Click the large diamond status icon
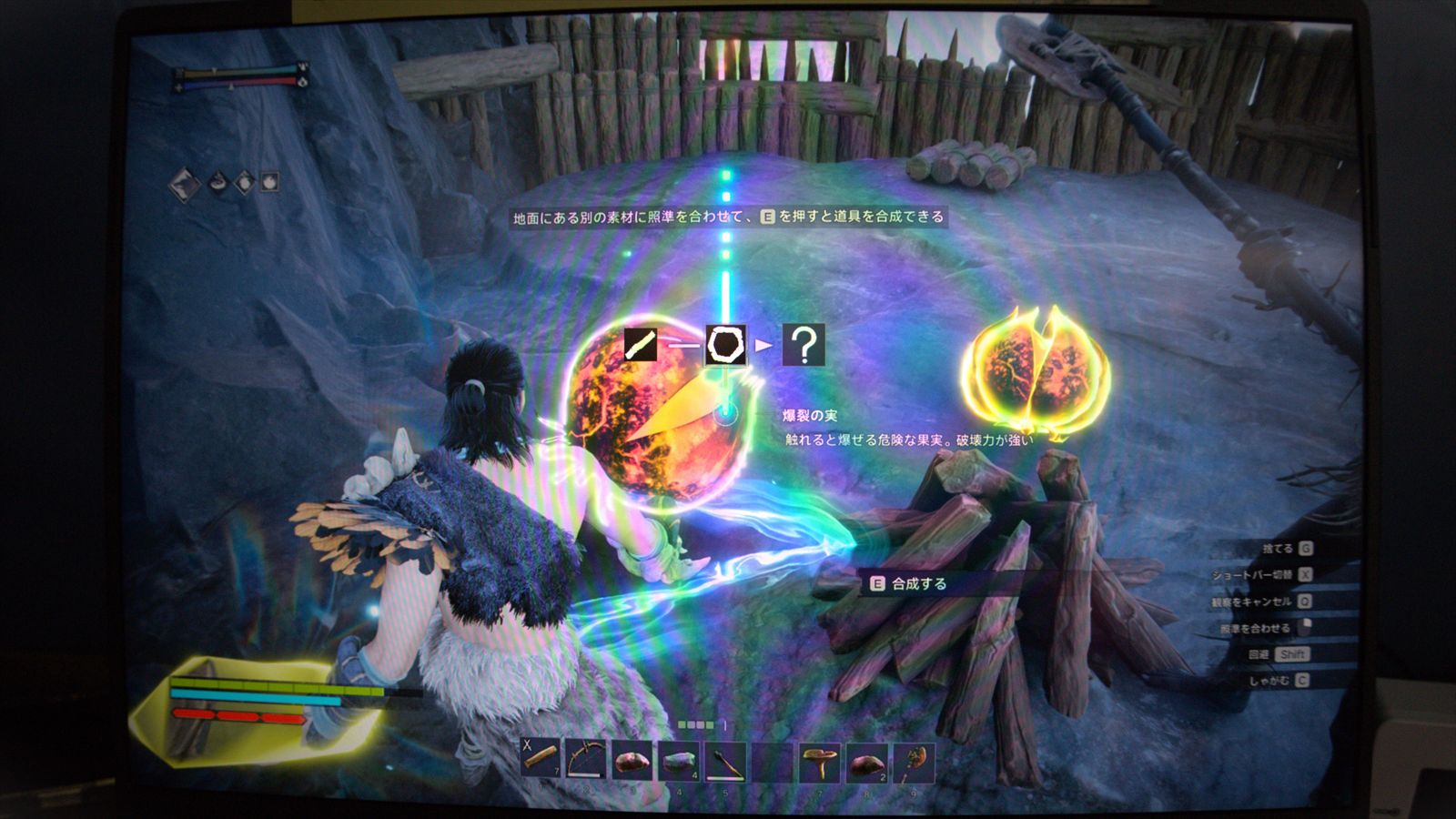The image size is (1456, 819). coord(186,185)
